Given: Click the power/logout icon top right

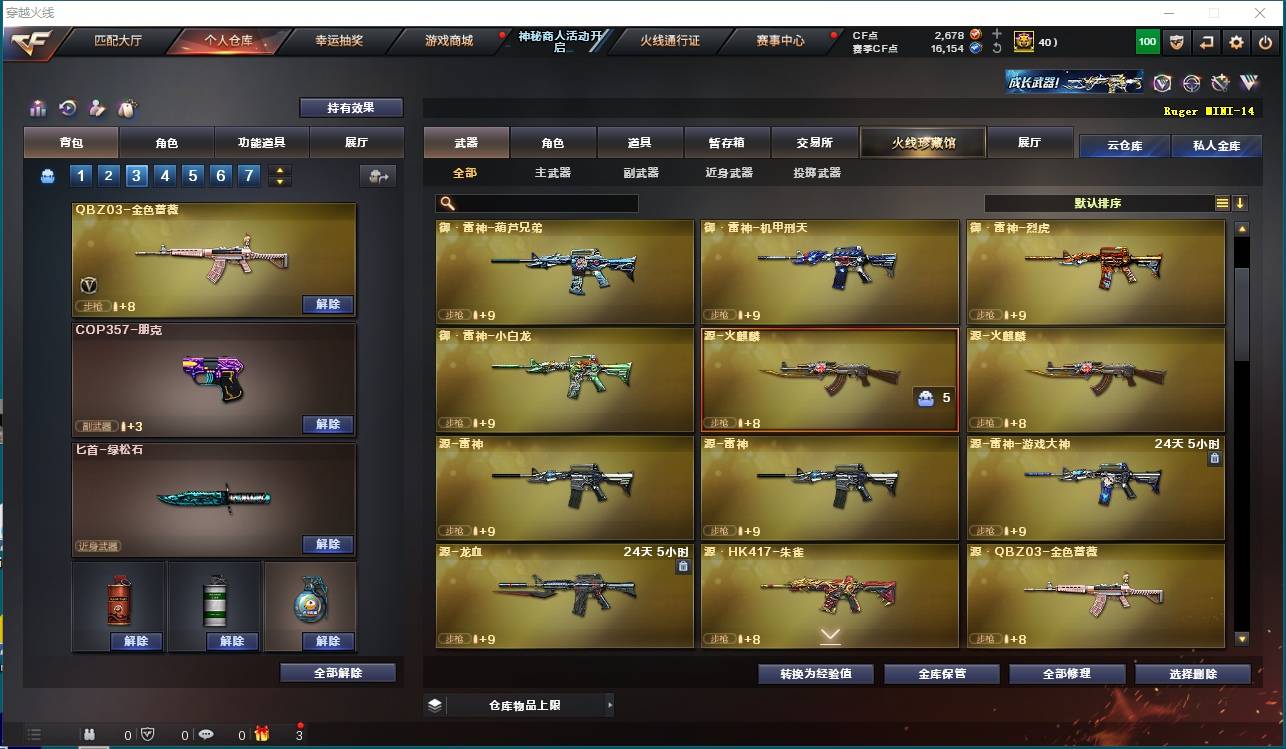Looking at the screenshot, I should click(x=1266, y=42).
